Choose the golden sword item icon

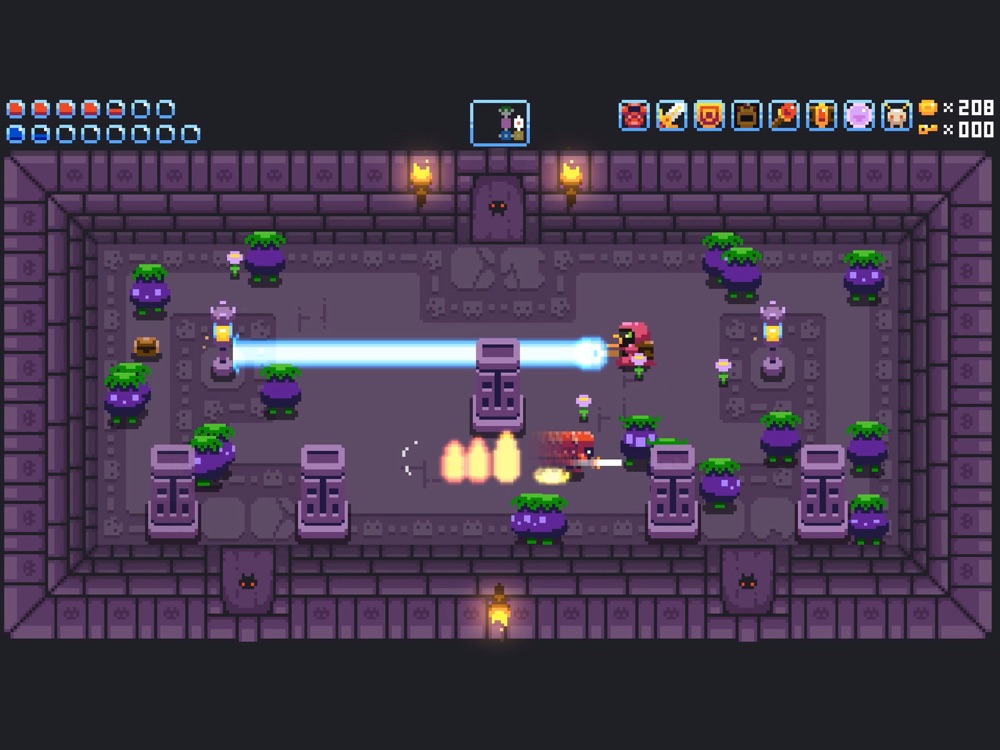point(671,116)
